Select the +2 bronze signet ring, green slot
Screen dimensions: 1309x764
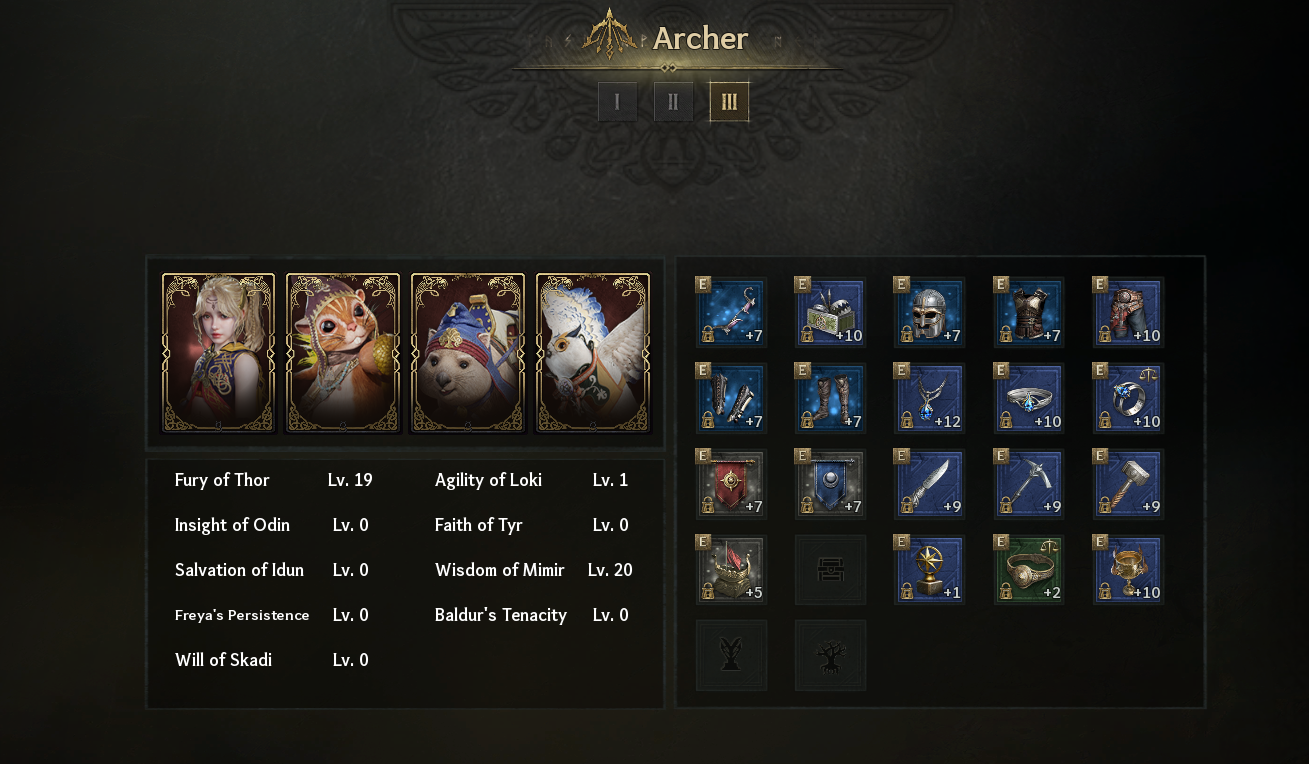point(1030,570)
